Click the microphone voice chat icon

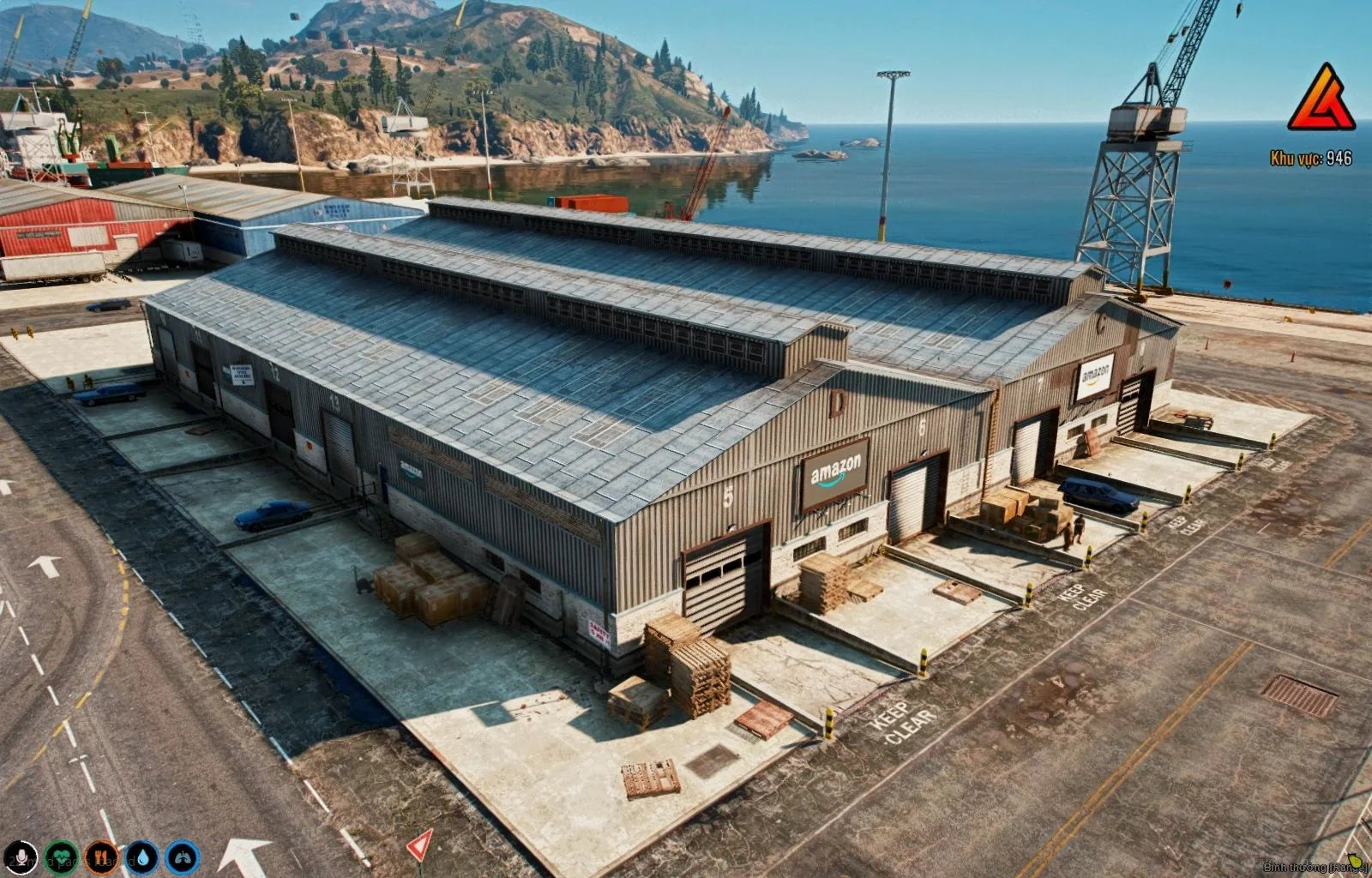[x=18, y=857]
